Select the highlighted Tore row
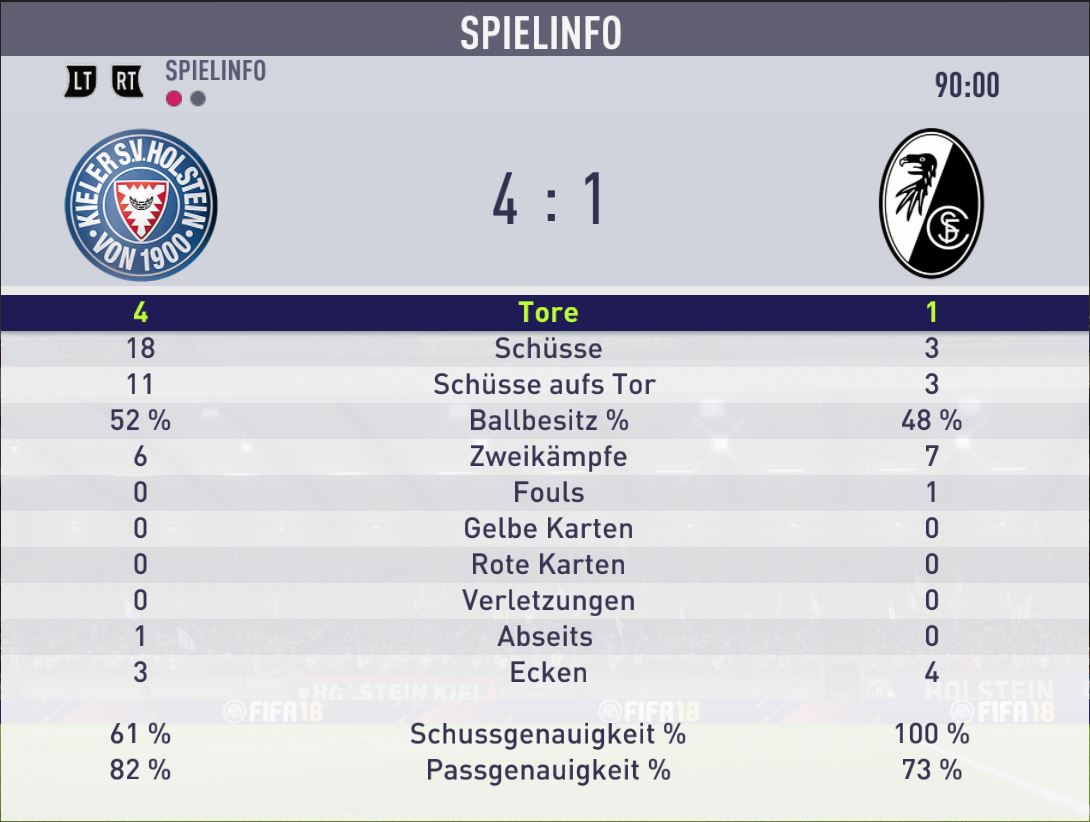 (x=547, y=312)
